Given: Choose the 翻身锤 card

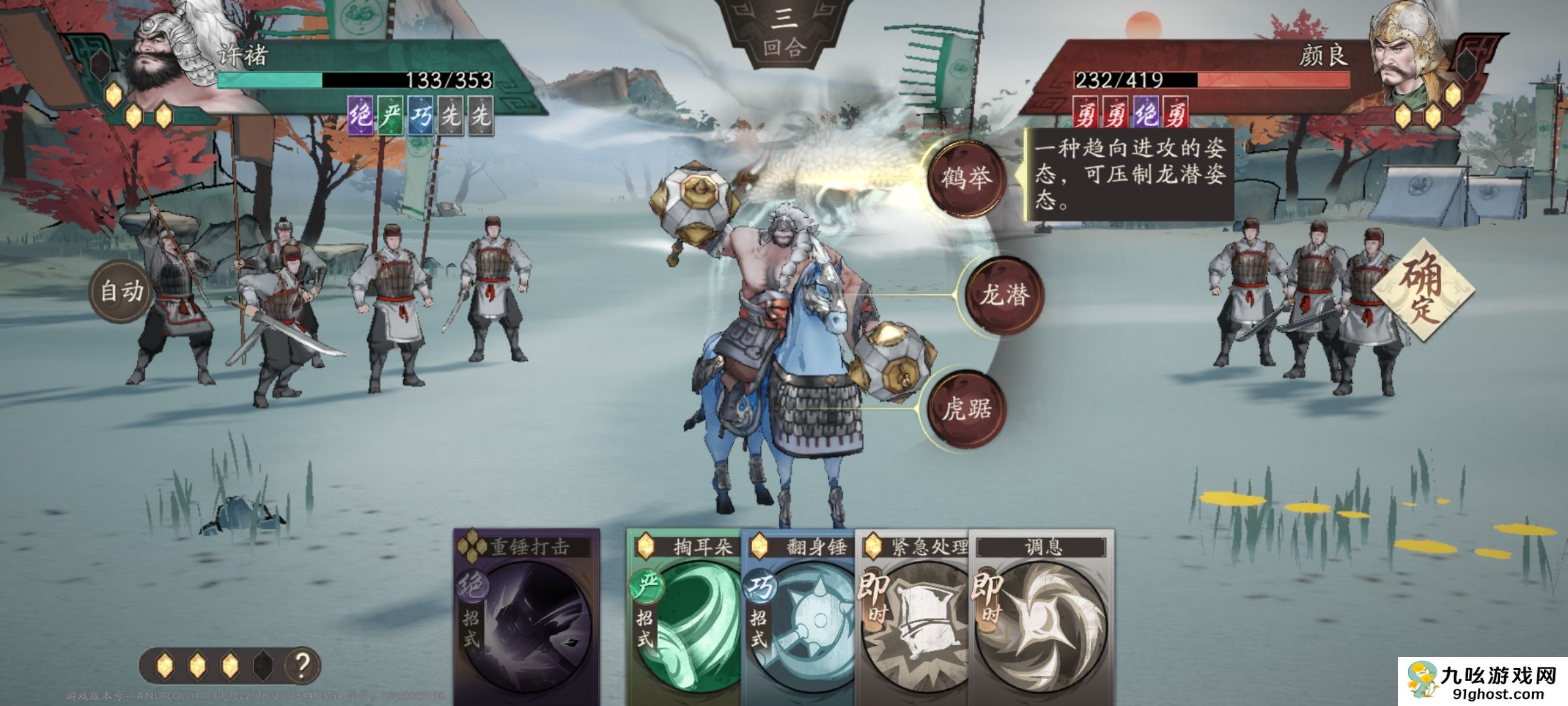Looking at the screenshot, I should click(x=797, y=614).
